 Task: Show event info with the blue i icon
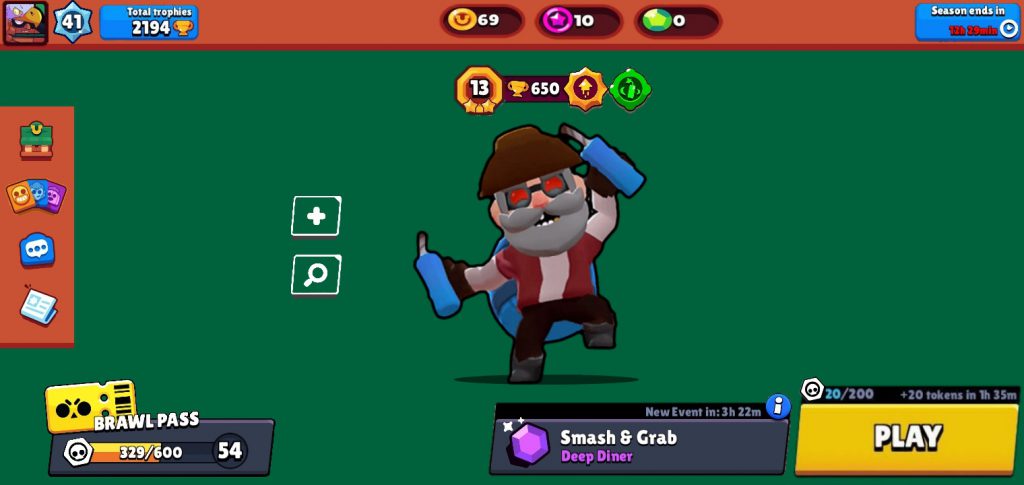(778, 407)
